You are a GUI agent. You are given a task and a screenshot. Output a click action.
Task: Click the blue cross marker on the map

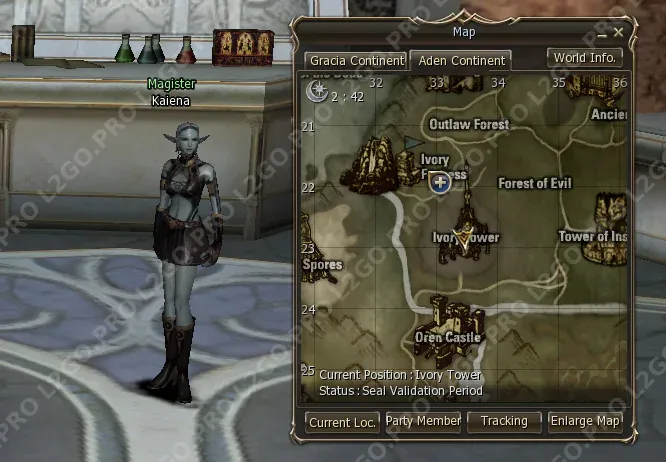point(439,181)
